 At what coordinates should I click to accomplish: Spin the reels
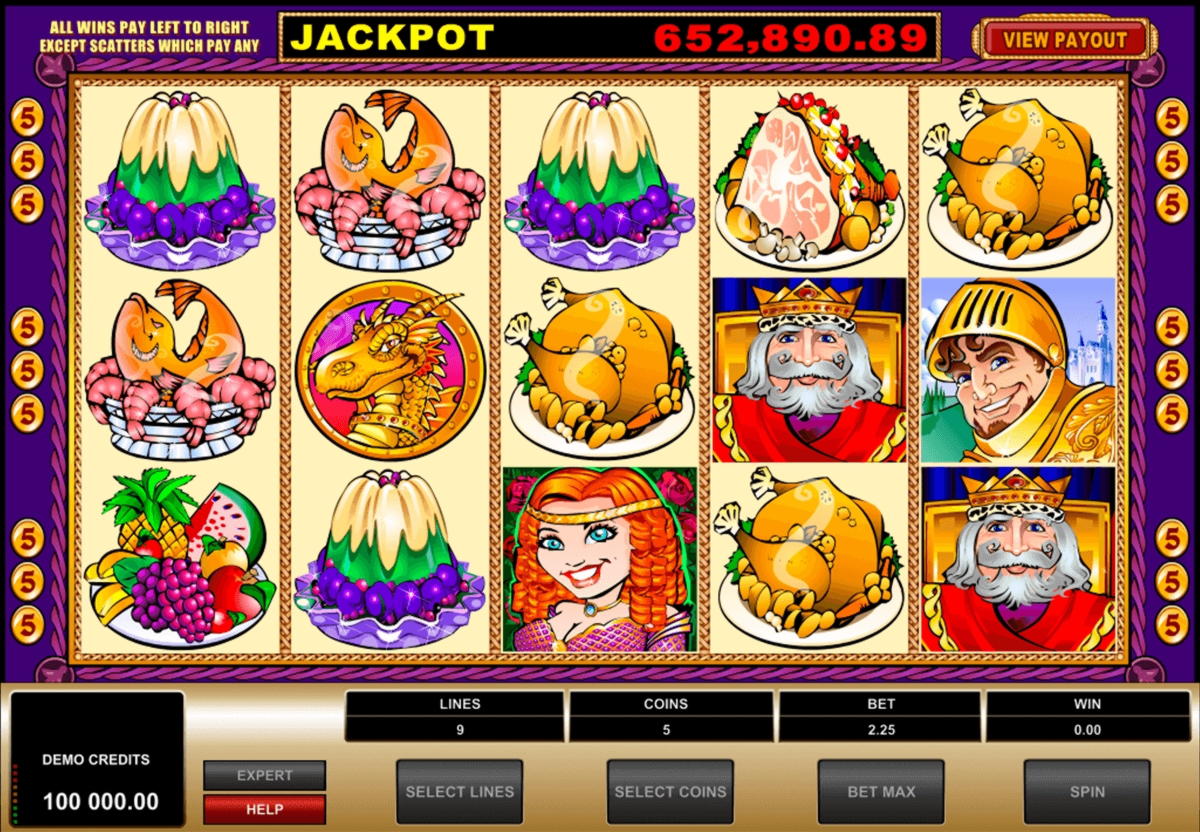coord(1086,791)
